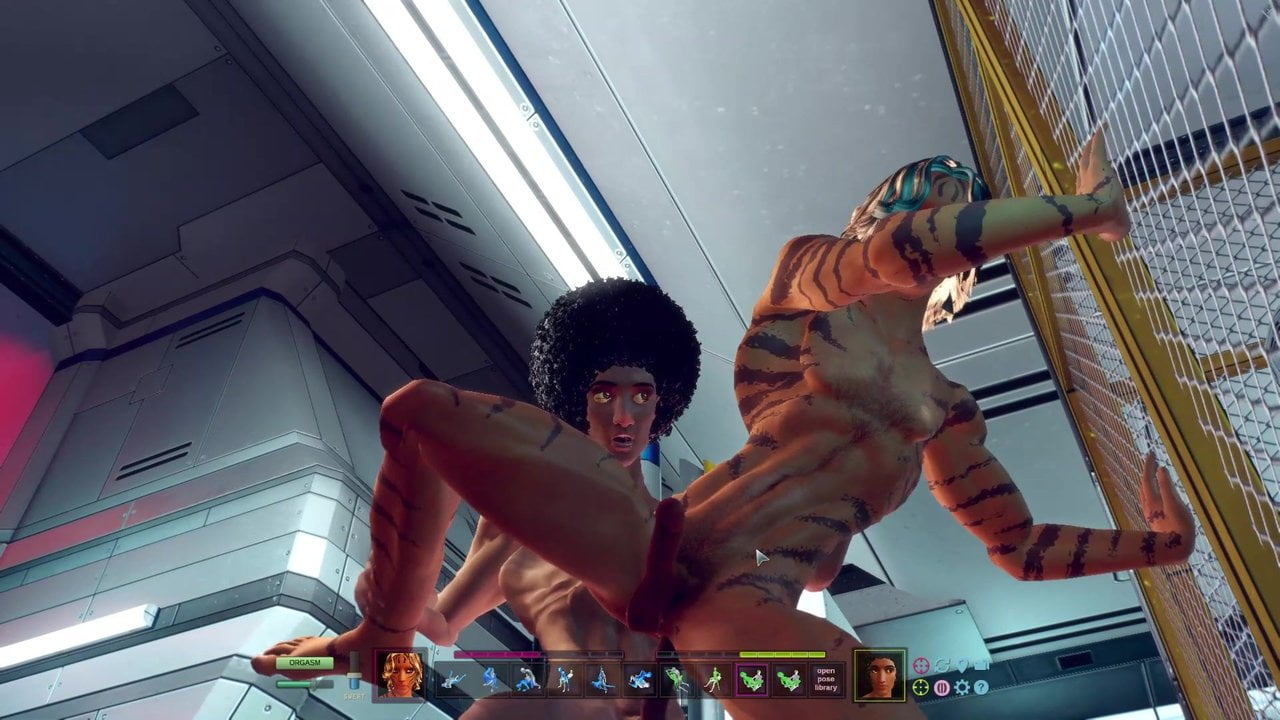Open the pose library
The width and height of the screenshot is (1280, 720).
[x=825, y=679]
